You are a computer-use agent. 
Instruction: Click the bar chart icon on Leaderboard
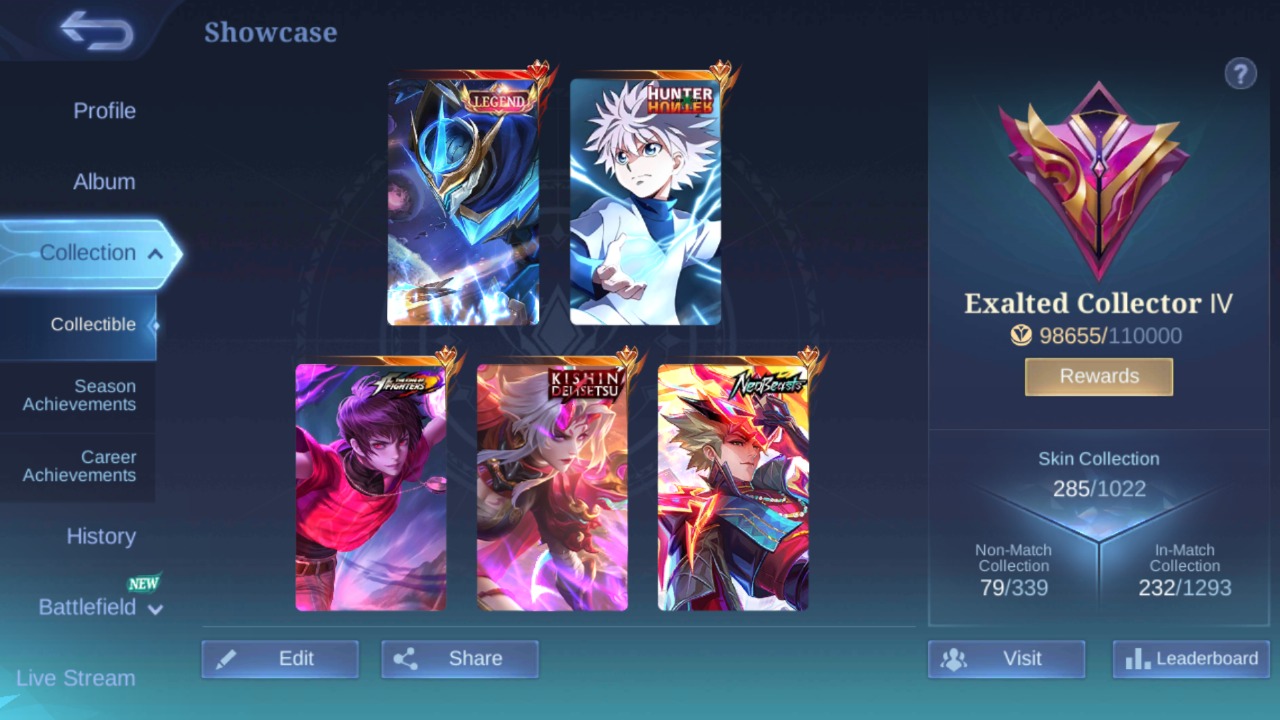coord(1136,659)
